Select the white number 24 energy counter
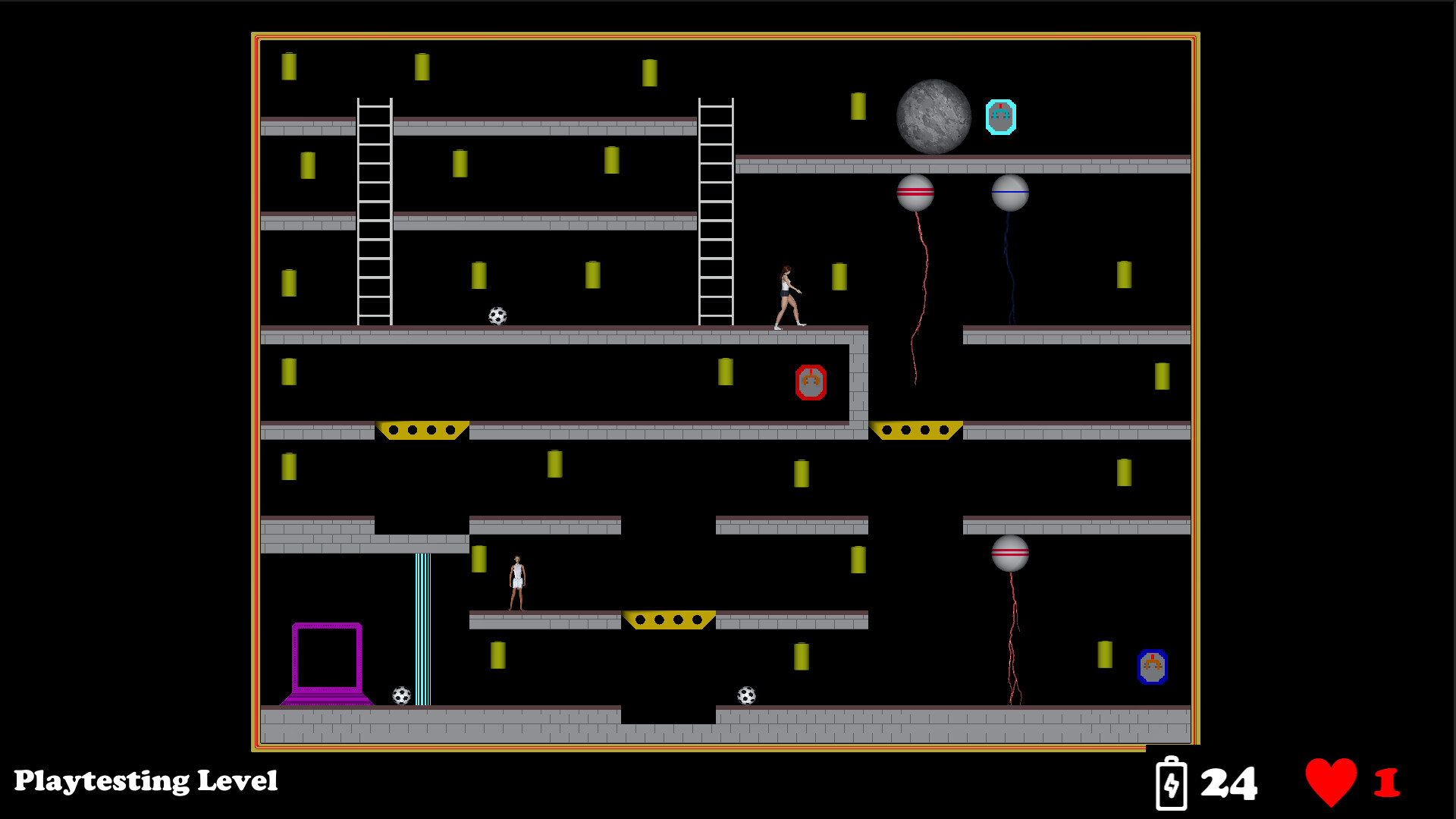Viewport: 1456px width, 819px height. pos(1229,781)
